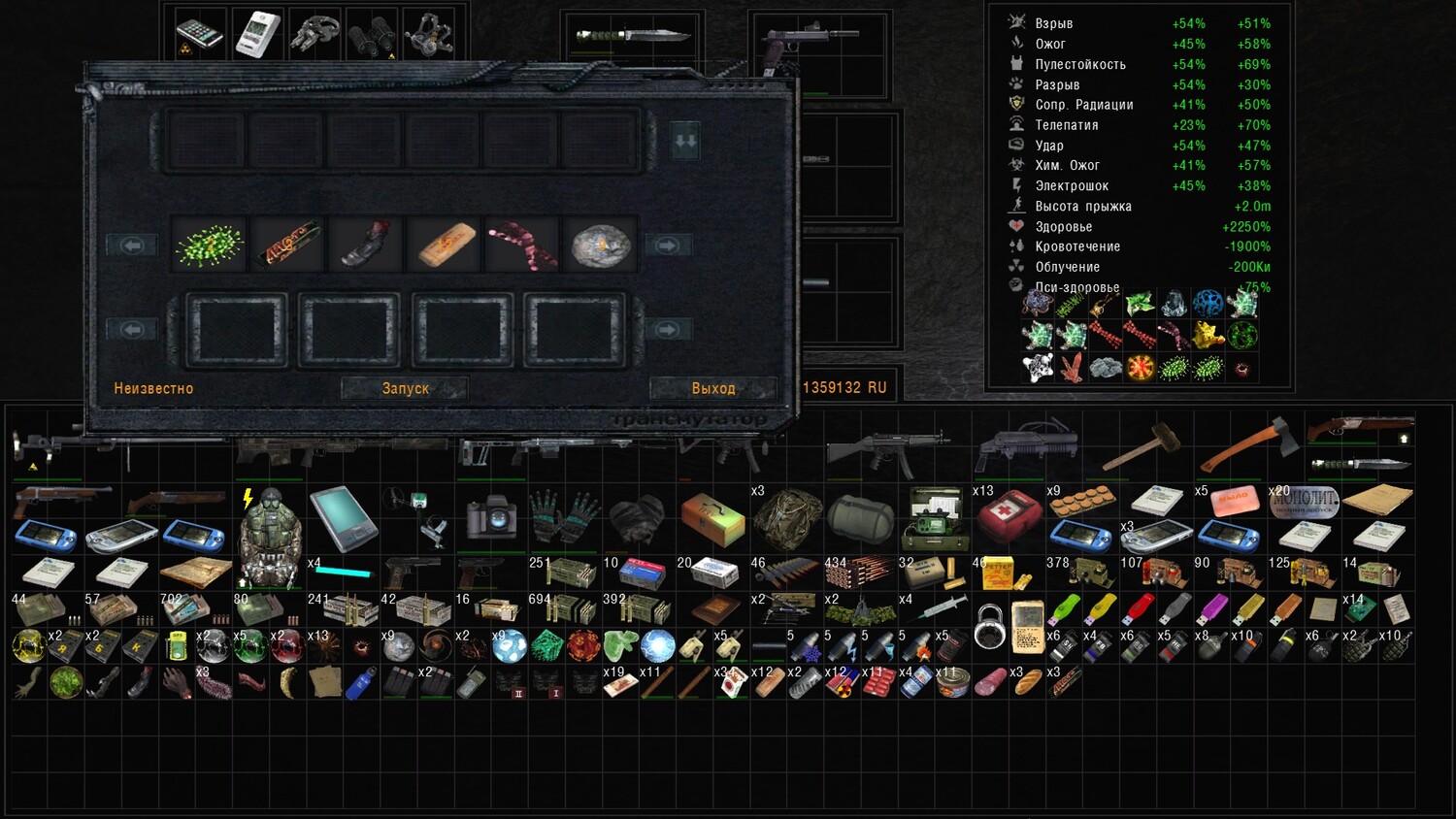This screenshot has width=1456, height=819.
Task: Click the double down-arrow button in transmutator
Action: tap(685, 142)
